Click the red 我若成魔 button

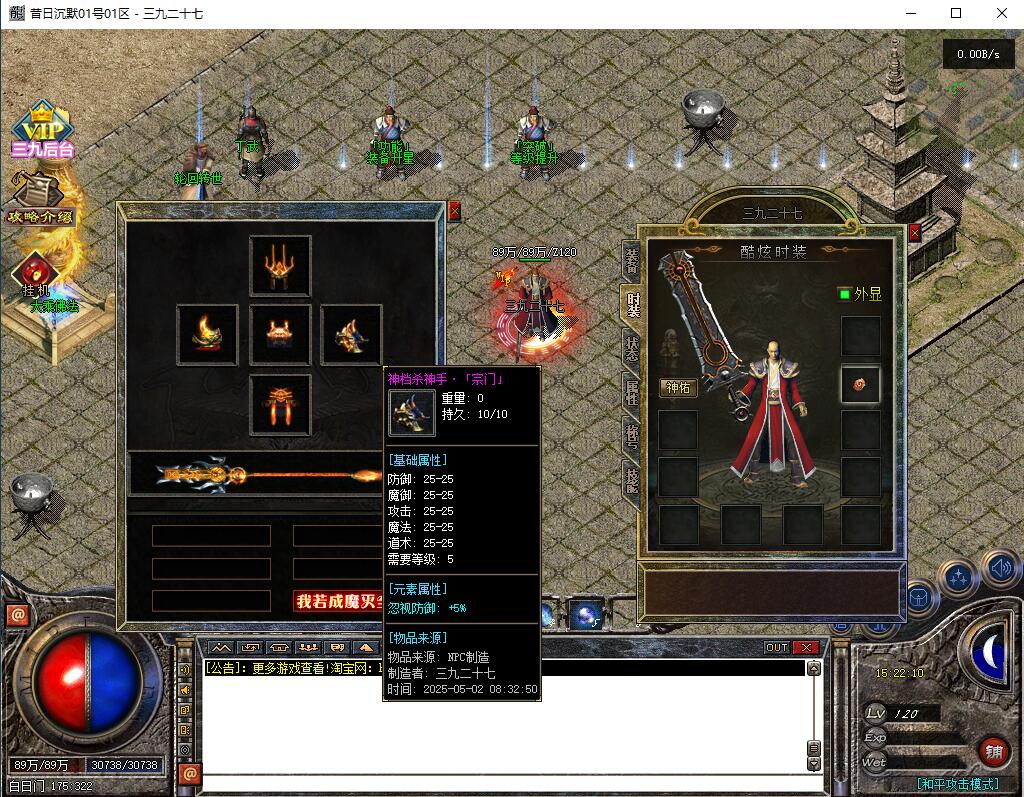pos(338,601)
